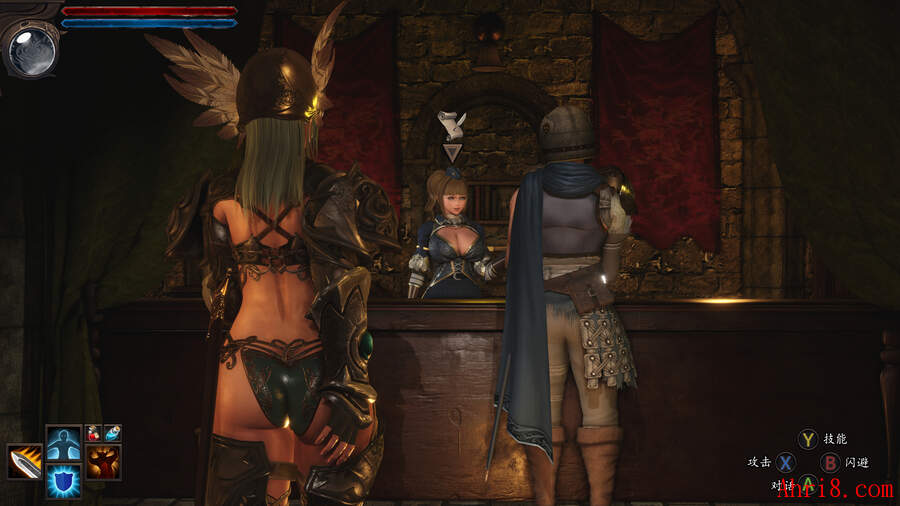Trigger the fiery red demon skill
The image size is (900, 506).
click(x=103, y=462)
